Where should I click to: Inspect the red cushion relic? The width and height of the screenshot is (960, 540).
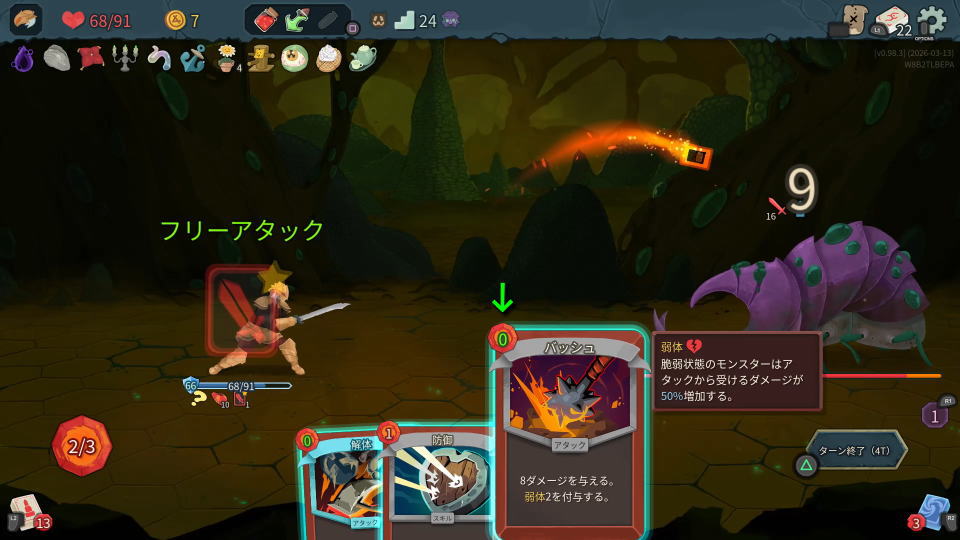[91, 59]
